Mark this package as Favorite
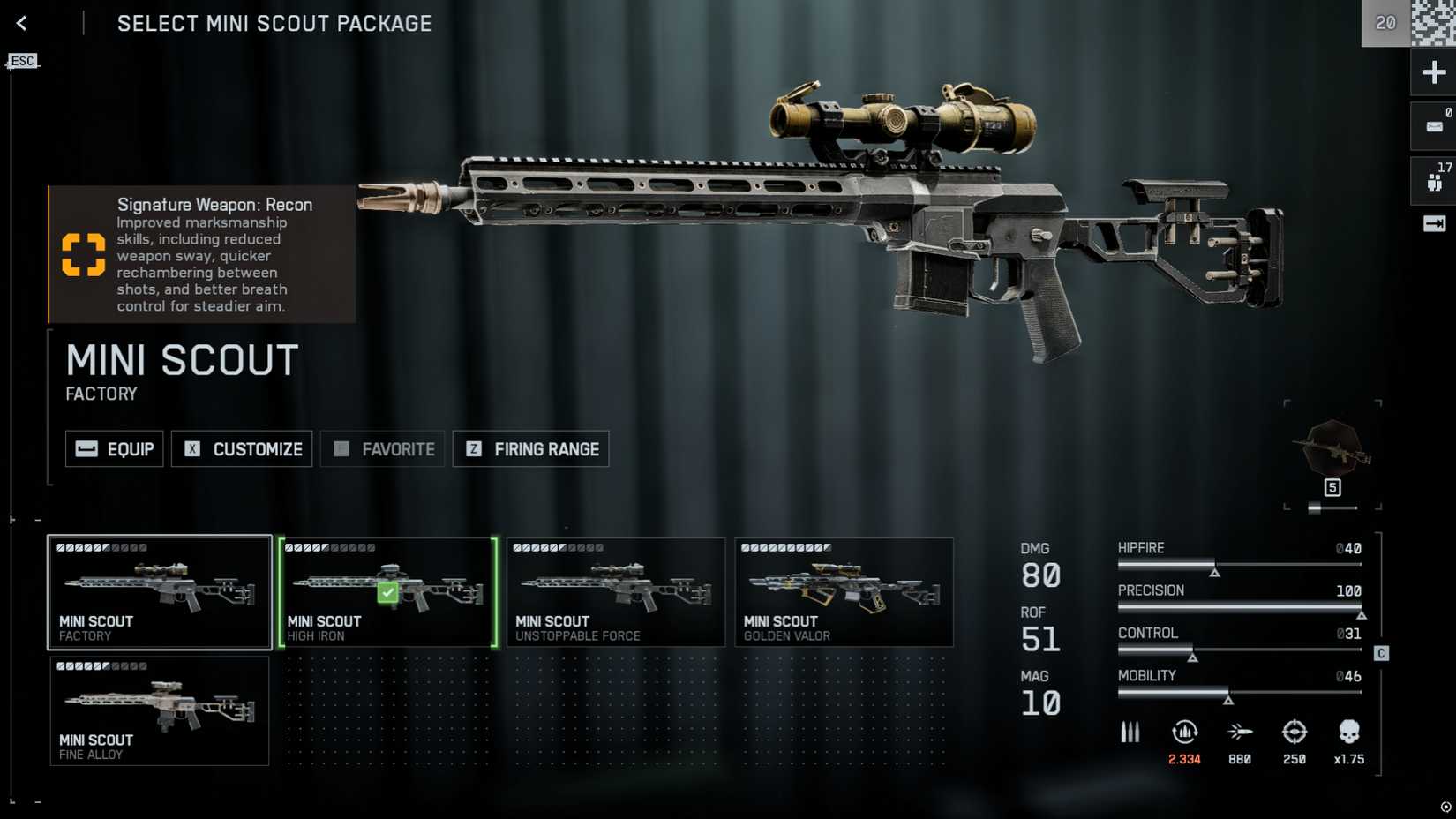 pyautogui.click(x=383, y=449)
